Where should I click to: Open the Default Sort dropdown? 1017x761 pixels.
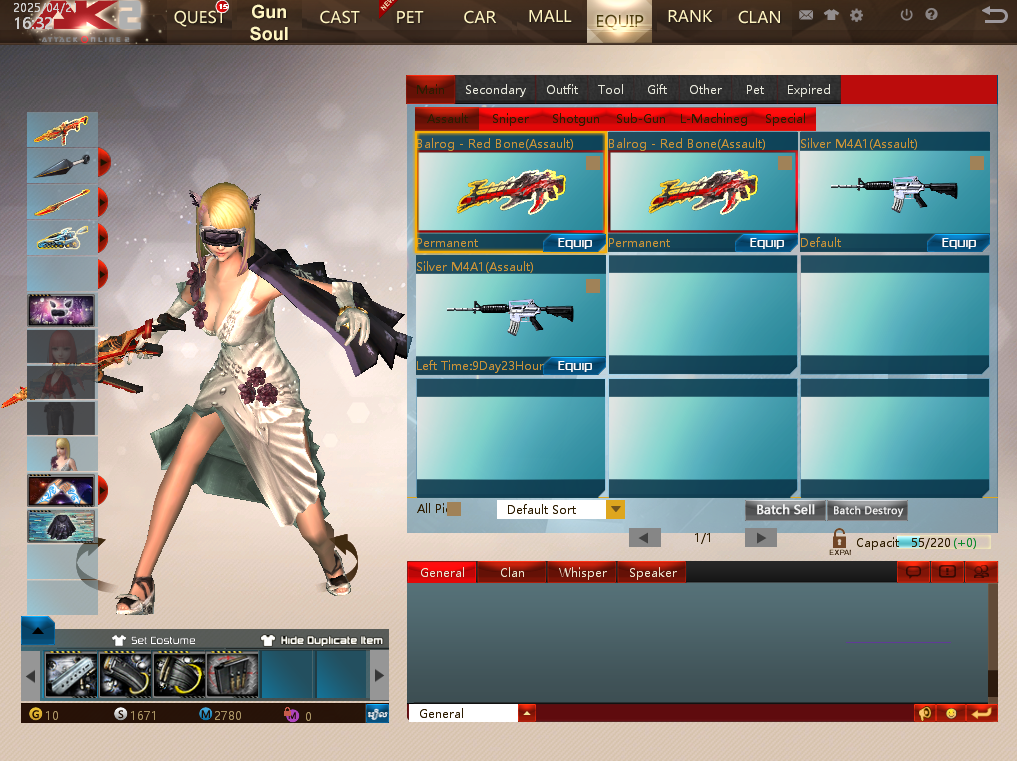616,510
